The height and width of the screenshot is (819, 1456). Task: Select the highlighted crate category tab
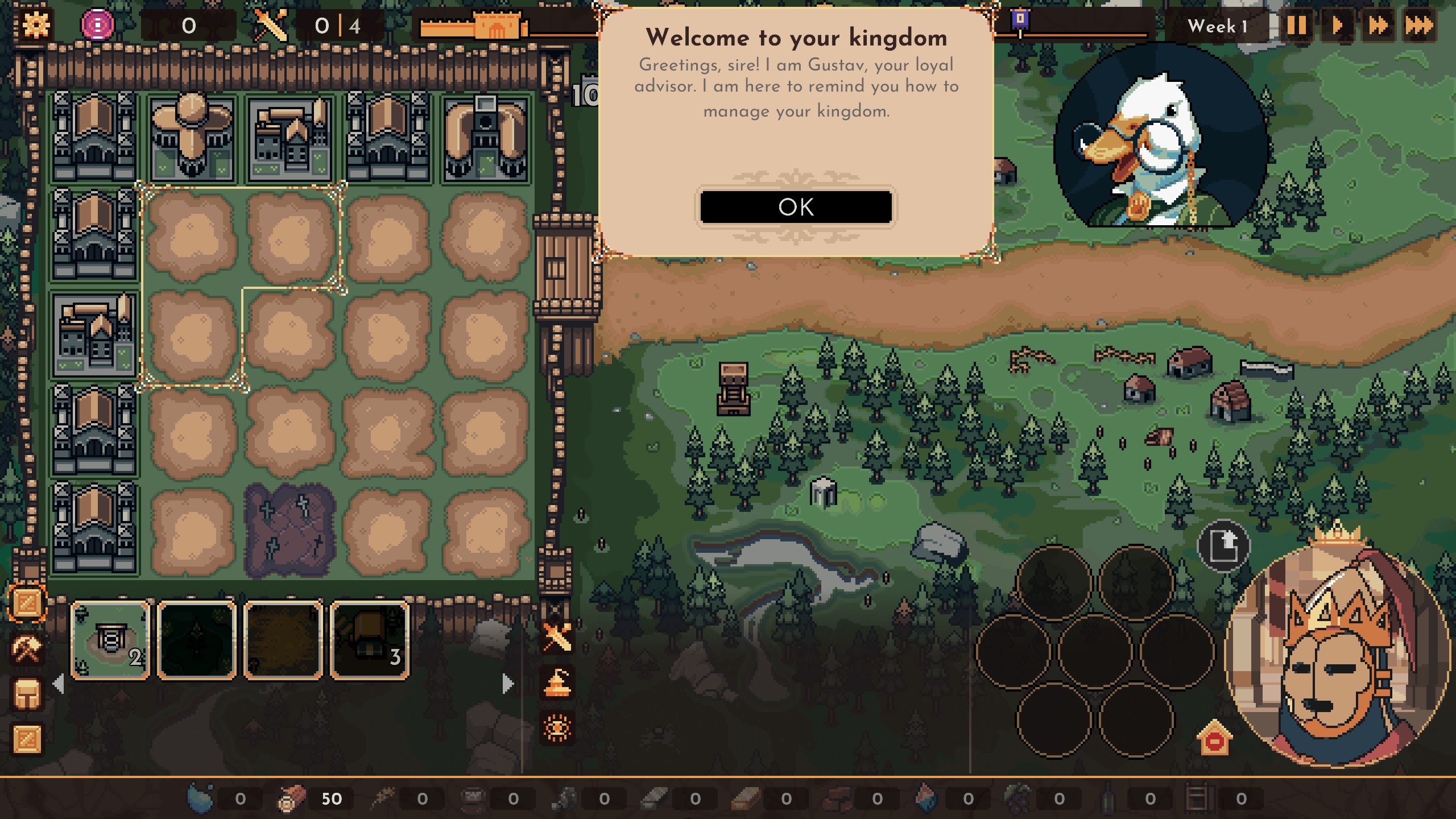point(27,603)
